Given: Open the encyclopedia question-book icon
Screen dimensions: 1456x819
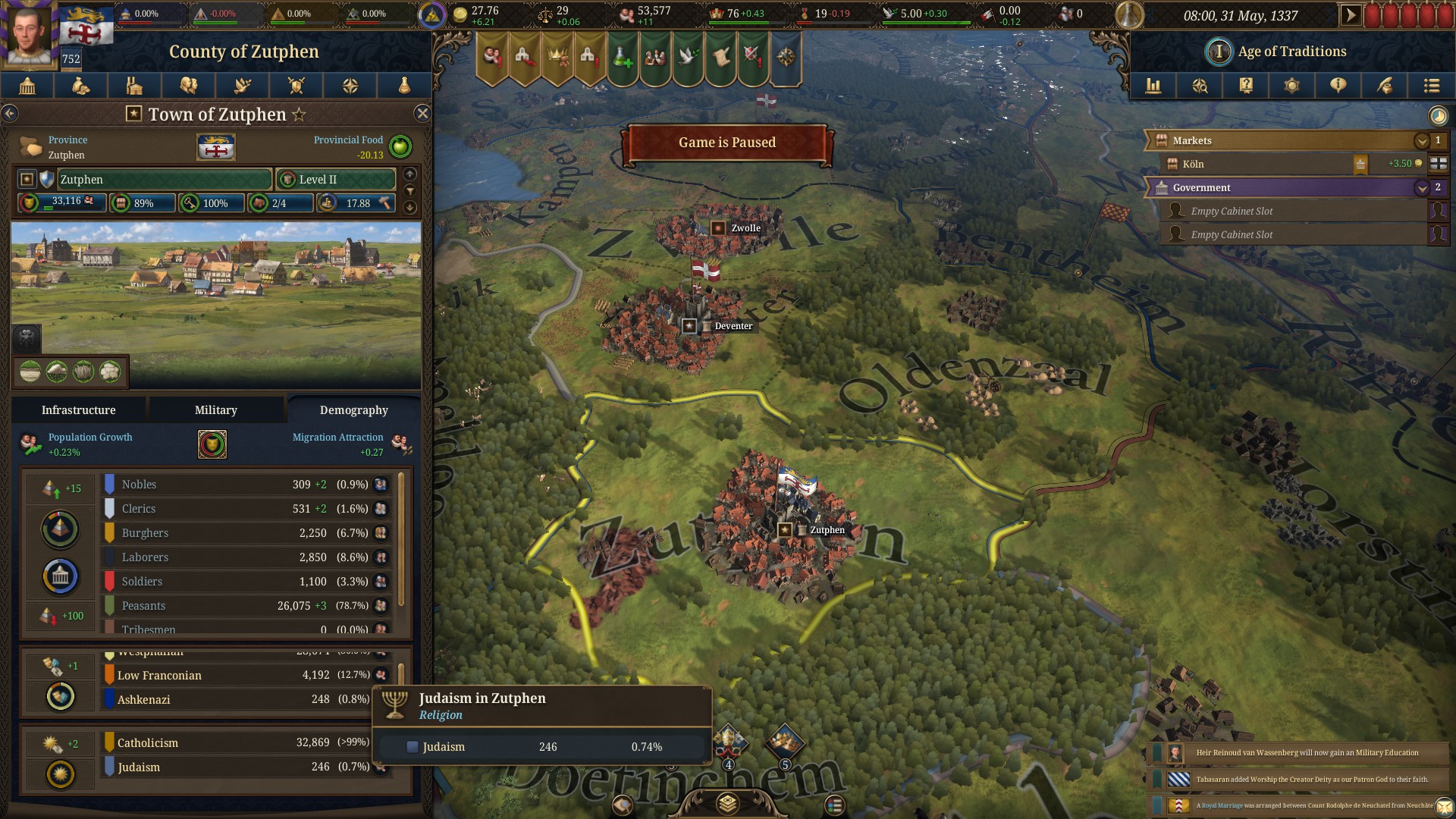Looking at the screenshot, I should tap(1244, 86).
